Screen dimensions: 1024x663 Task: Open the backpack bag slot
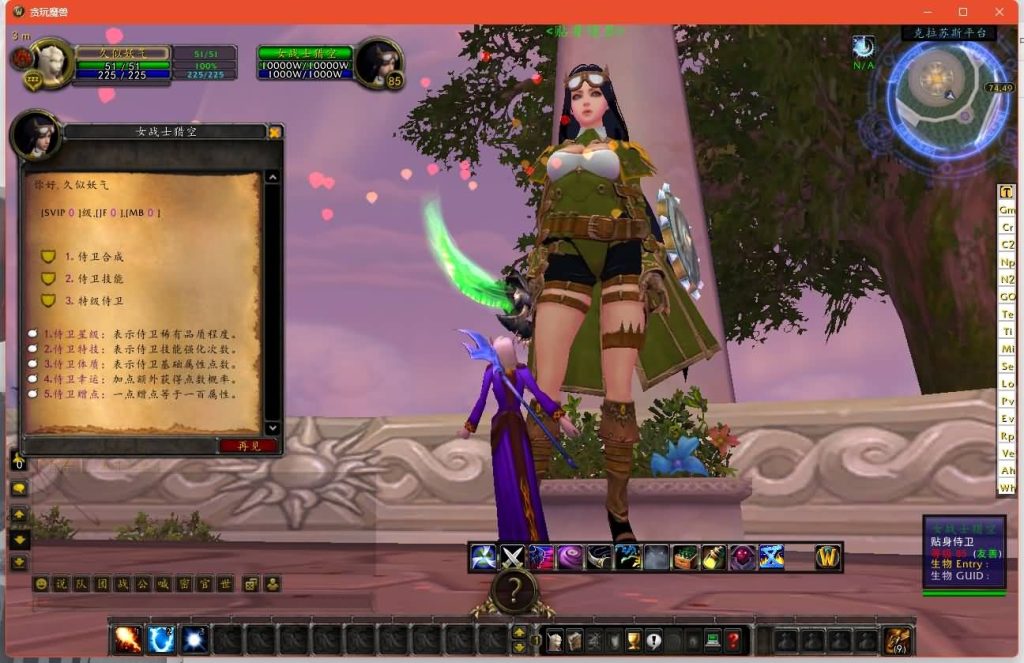point(897,639)
